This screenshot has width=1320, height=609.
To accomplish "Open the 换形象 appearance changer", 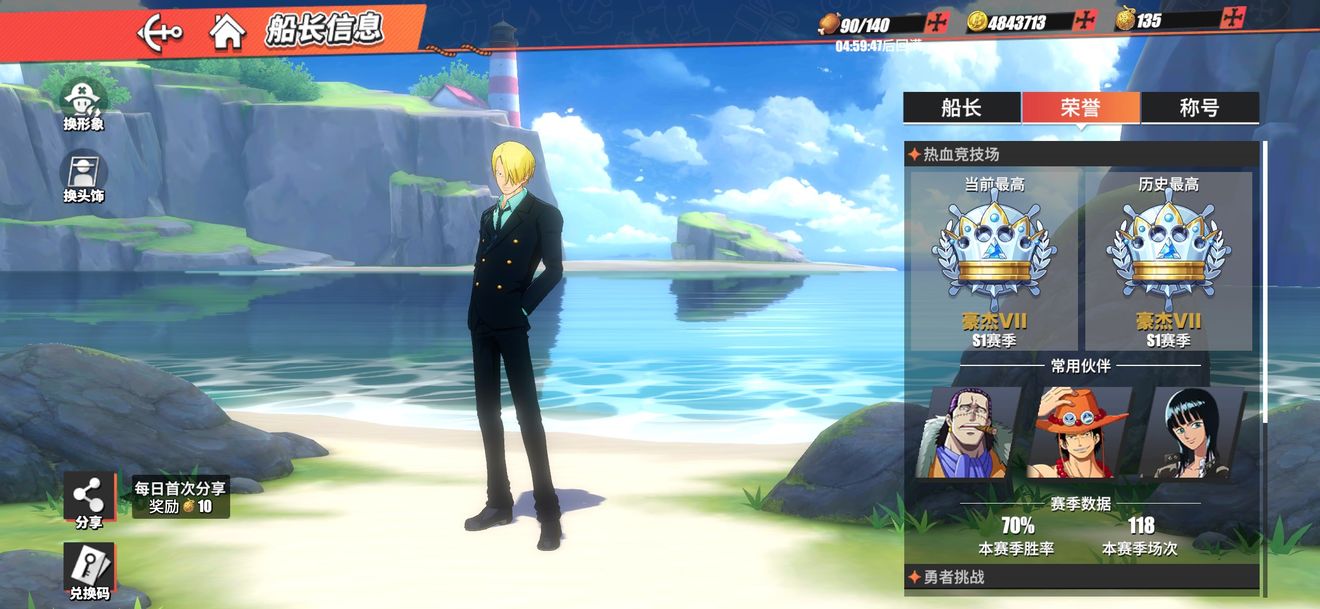I will tap(85, 104).
